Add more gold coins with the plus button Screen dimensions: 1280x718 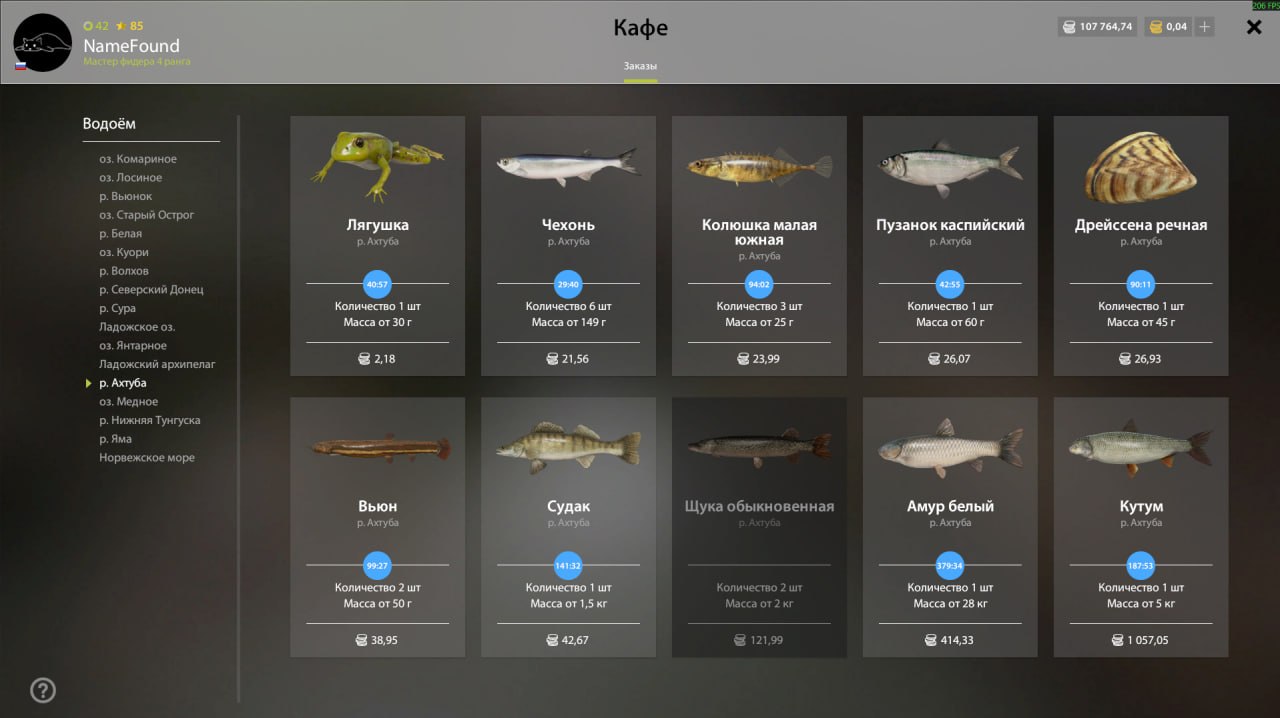[x=1205, y=27]
